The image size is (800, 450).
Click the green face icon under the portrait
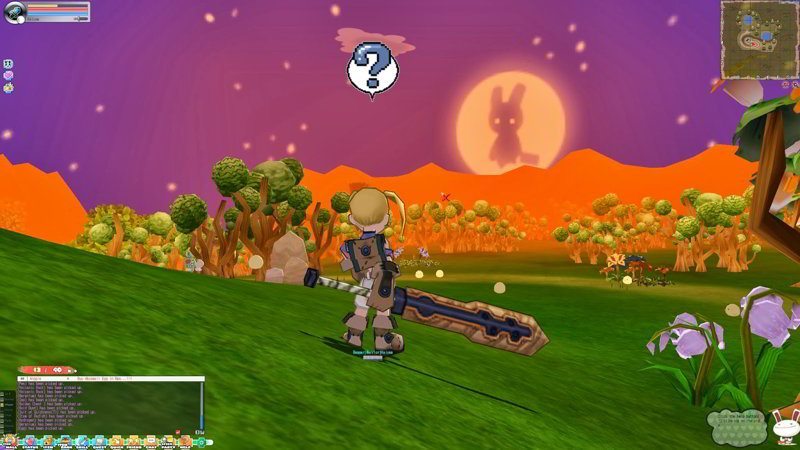pyautogui.click(x=8, y=63)
